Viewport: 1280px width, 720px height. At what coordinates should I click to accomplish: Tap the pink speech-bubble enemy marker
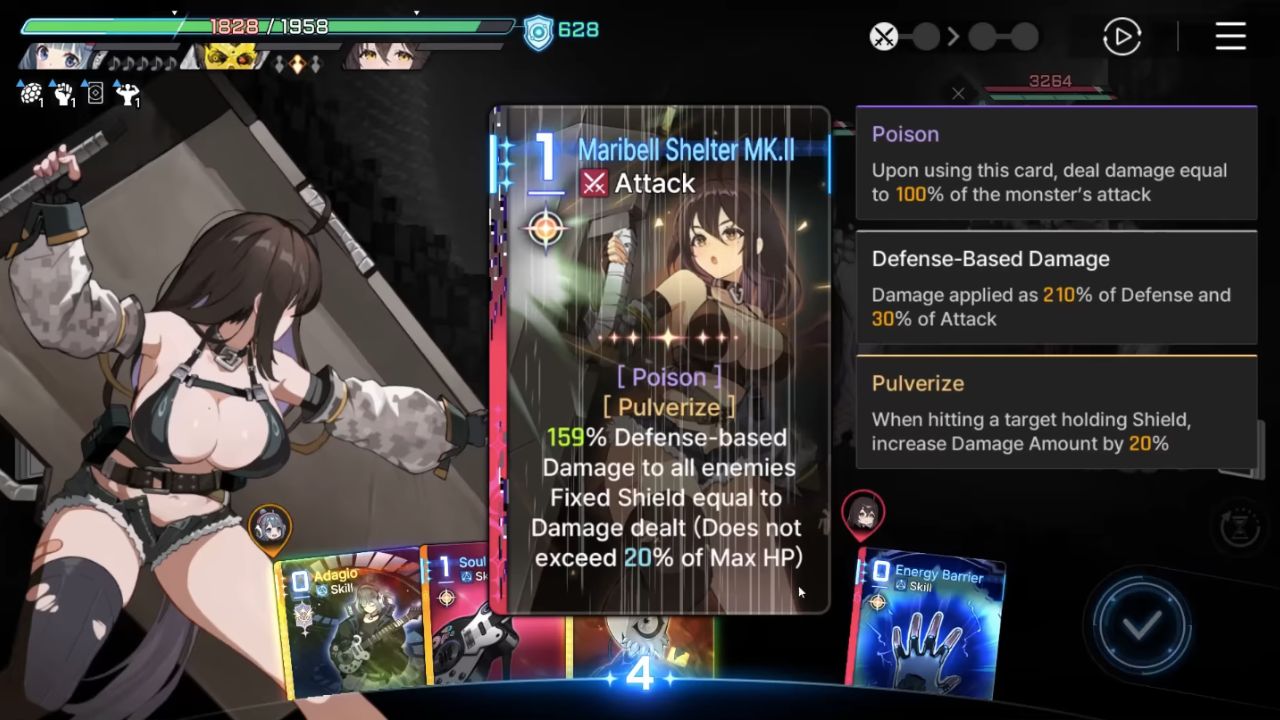(x=862, y=512)
